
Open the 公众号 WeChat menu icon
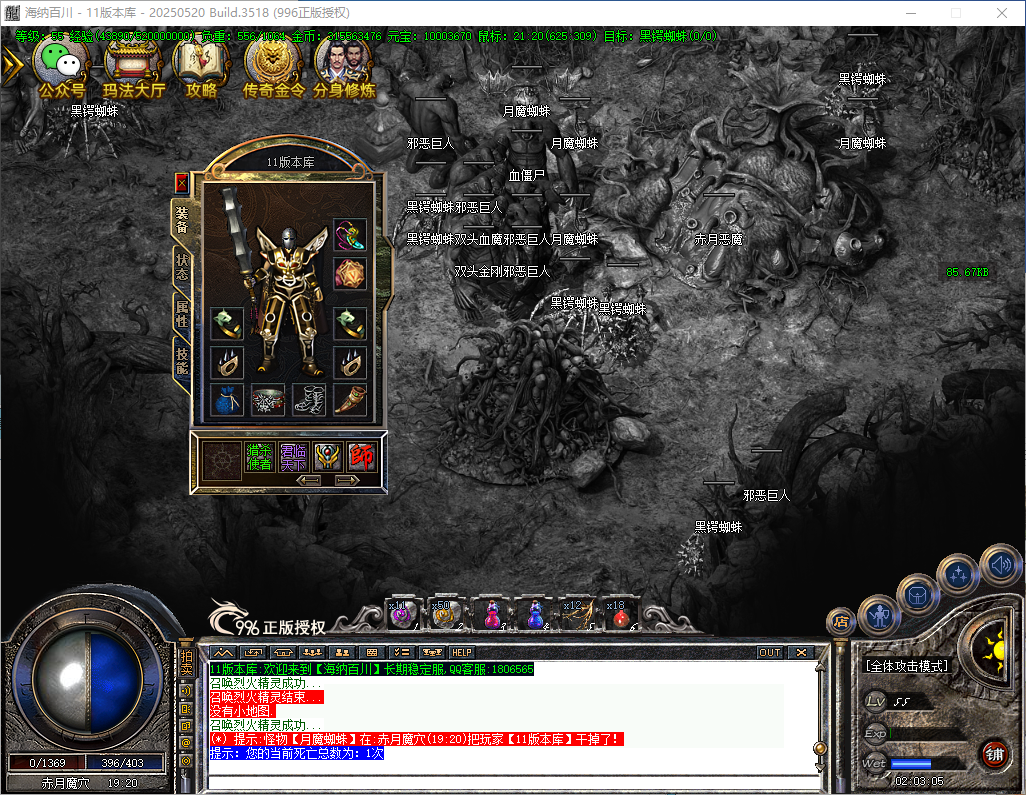click(x=61, y=66)
